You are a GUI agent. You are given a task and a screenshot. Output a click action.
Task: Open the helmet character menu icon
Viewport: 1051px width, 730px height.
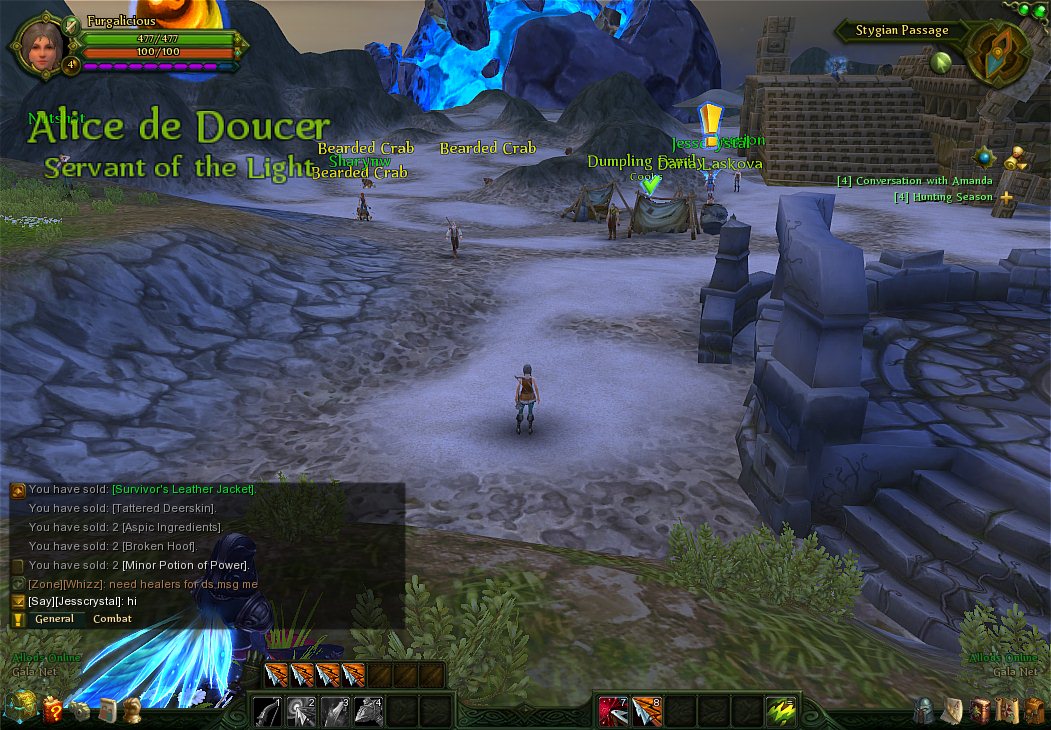[x=925, y=711]
